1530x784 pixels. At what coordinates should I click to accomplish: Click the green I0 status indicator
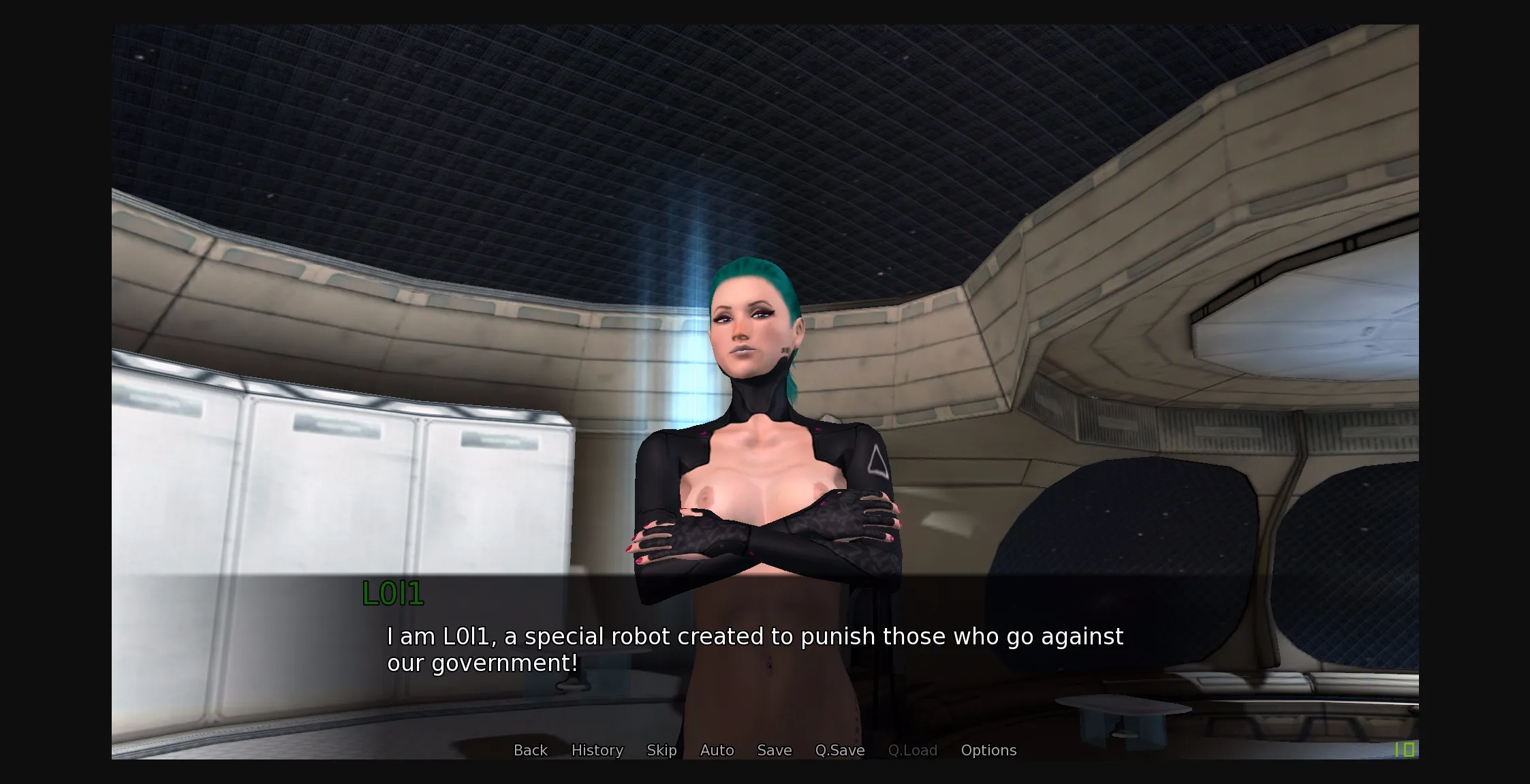coord(1405,750)
